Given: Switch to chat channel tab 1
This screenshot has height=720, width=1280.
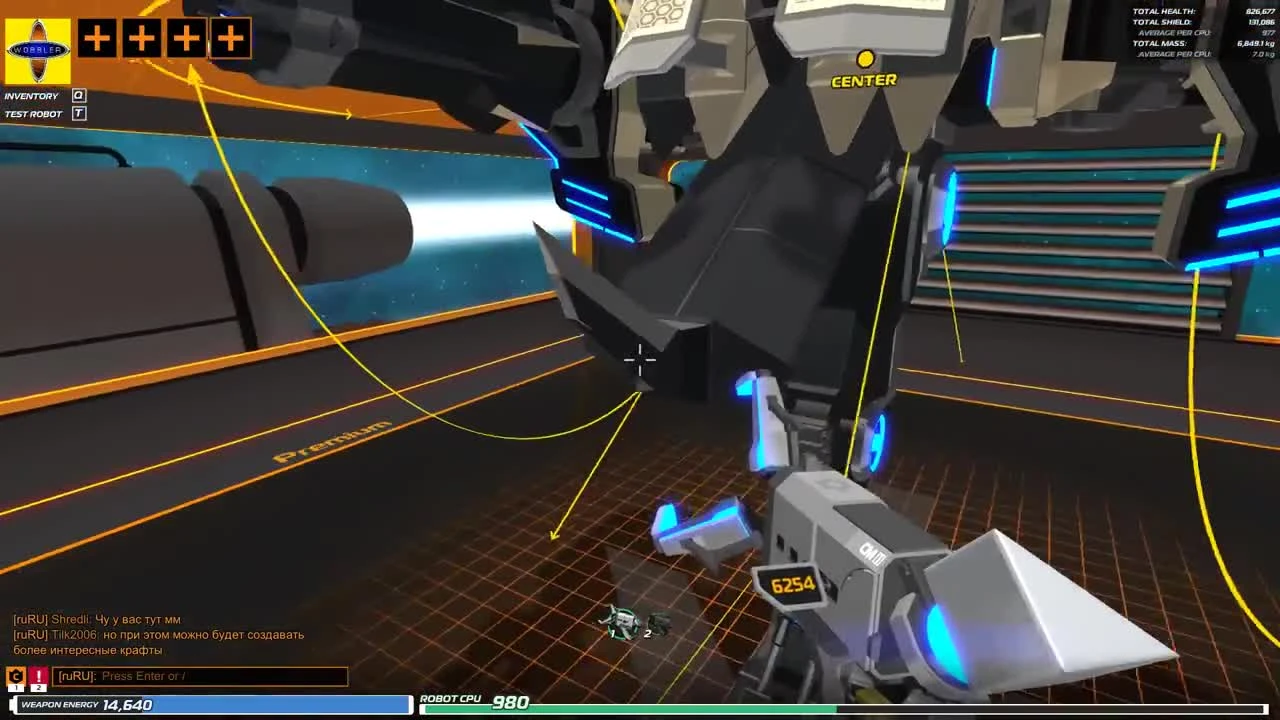Looking at the screenshot, I should 14,687.
